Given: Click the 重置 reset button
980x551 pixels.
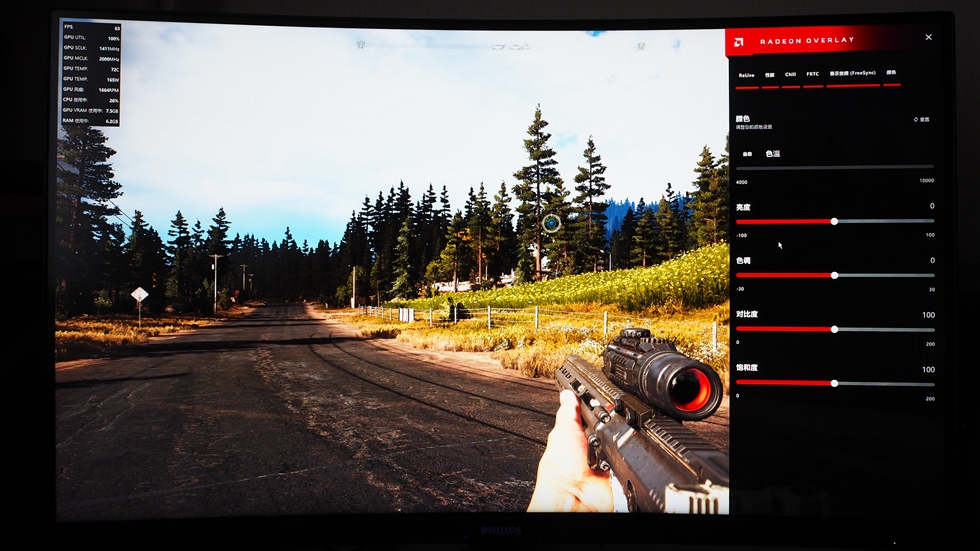Looking at the screenshot, I should click(921, 119).
